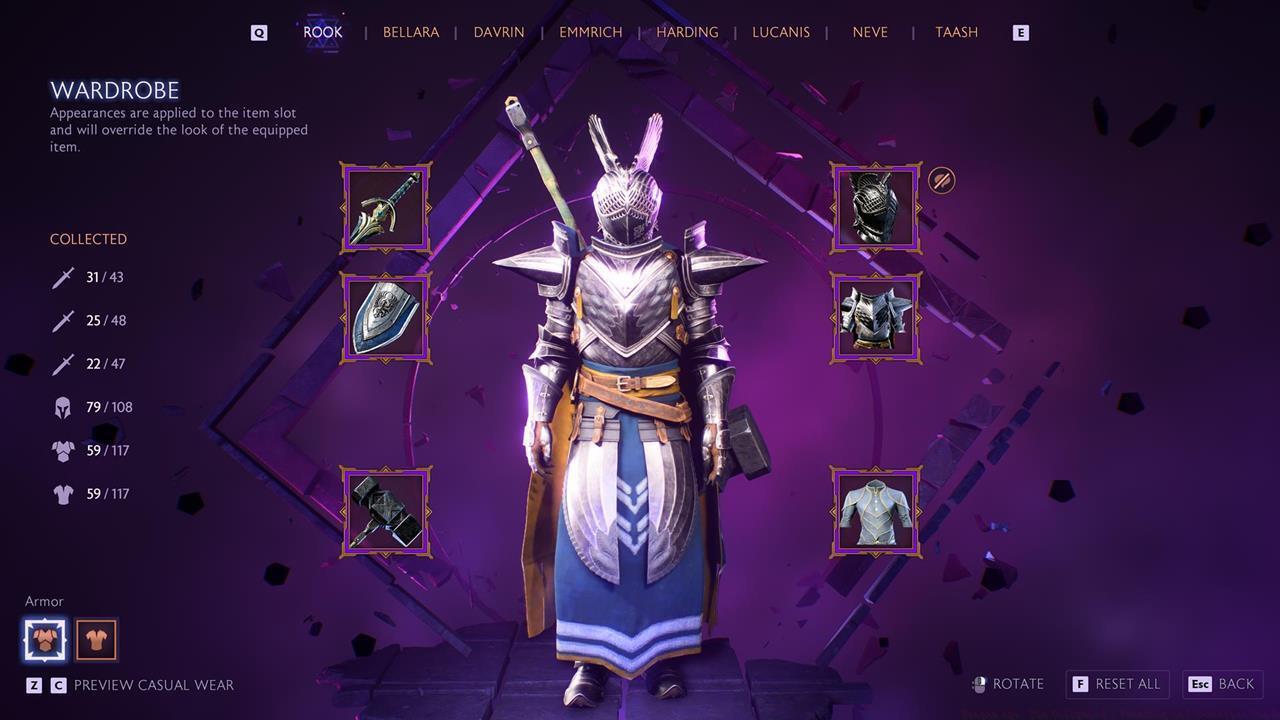Click the Esc BACK button
The height and width of the screenshot is (720, 1280).
[1221, 684]
